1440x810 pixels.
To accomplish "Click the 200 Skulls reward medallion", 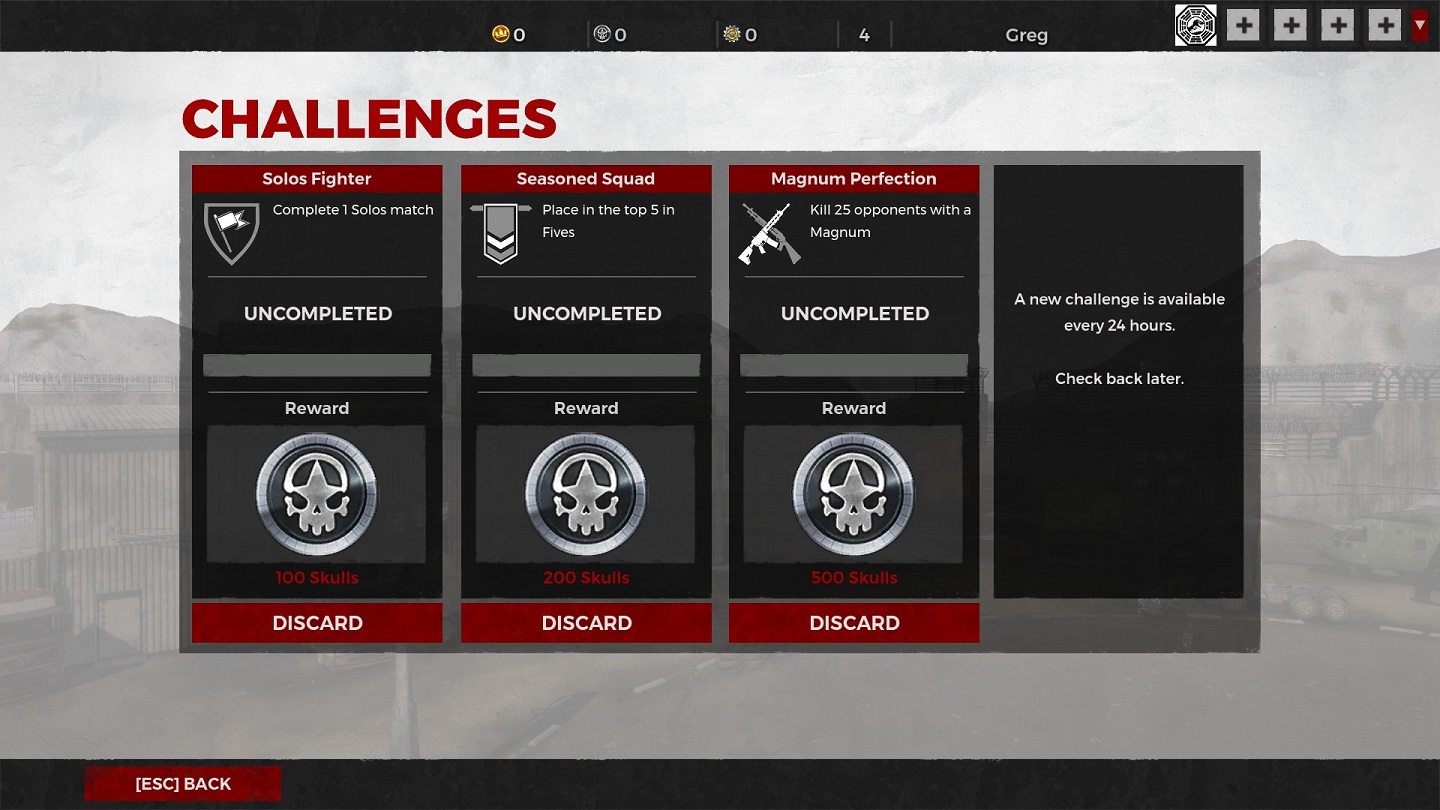I will click(x=586, y=493).
